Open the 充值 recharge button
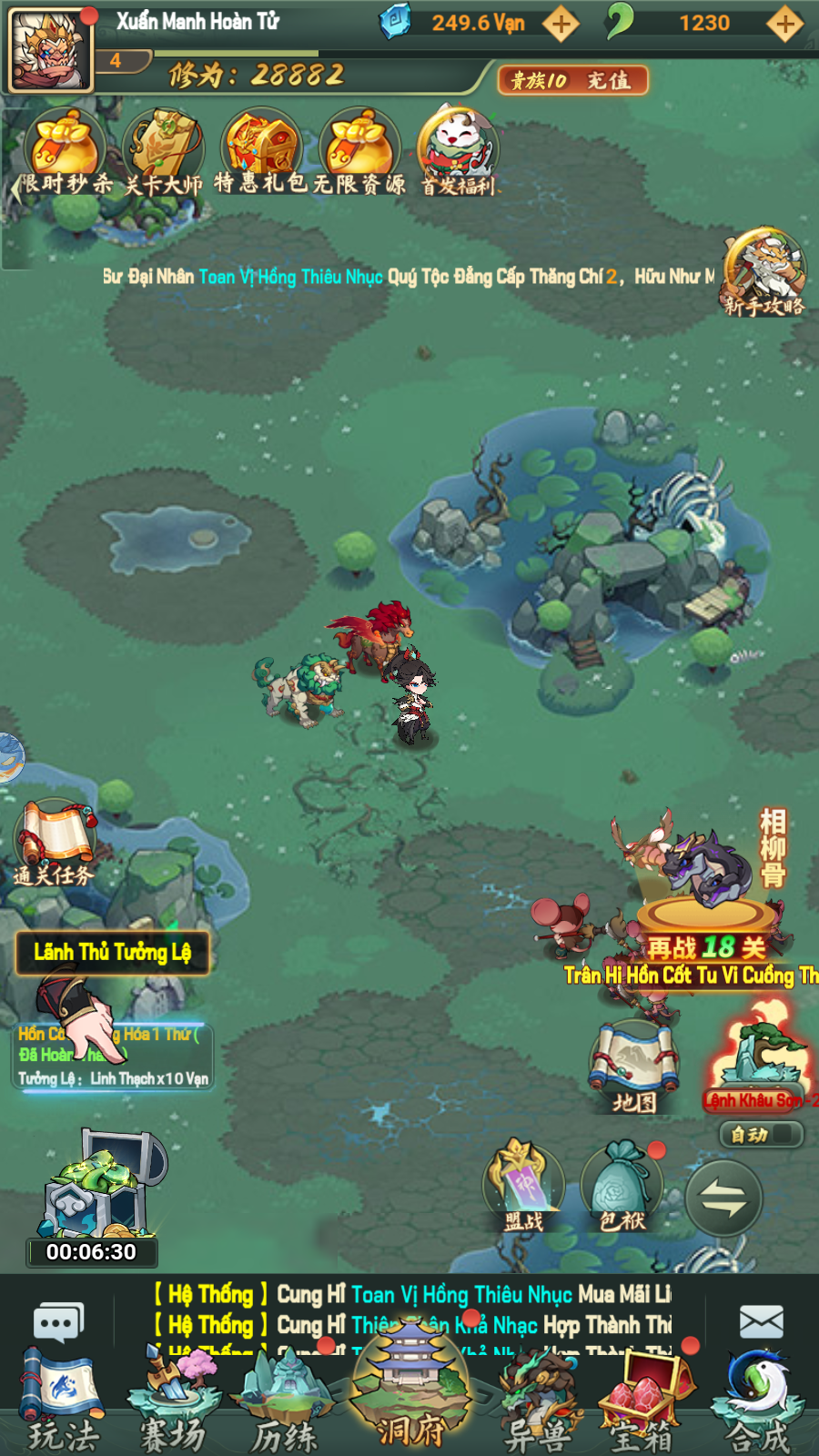Image resolution: width=819 pixels, height=1456 pixels. coord(573,80)
